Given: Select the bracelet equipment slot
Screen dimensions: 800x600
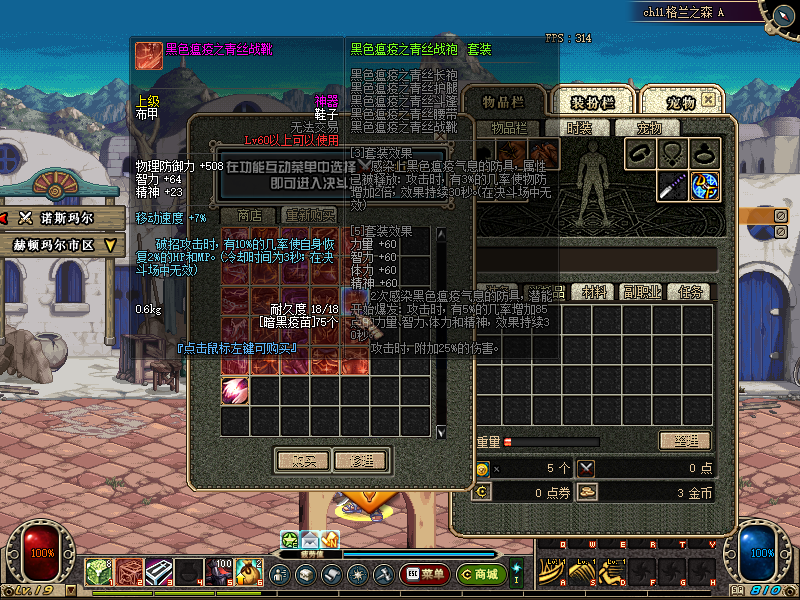Looking at the screenshot, I should [x=641, y=155].
